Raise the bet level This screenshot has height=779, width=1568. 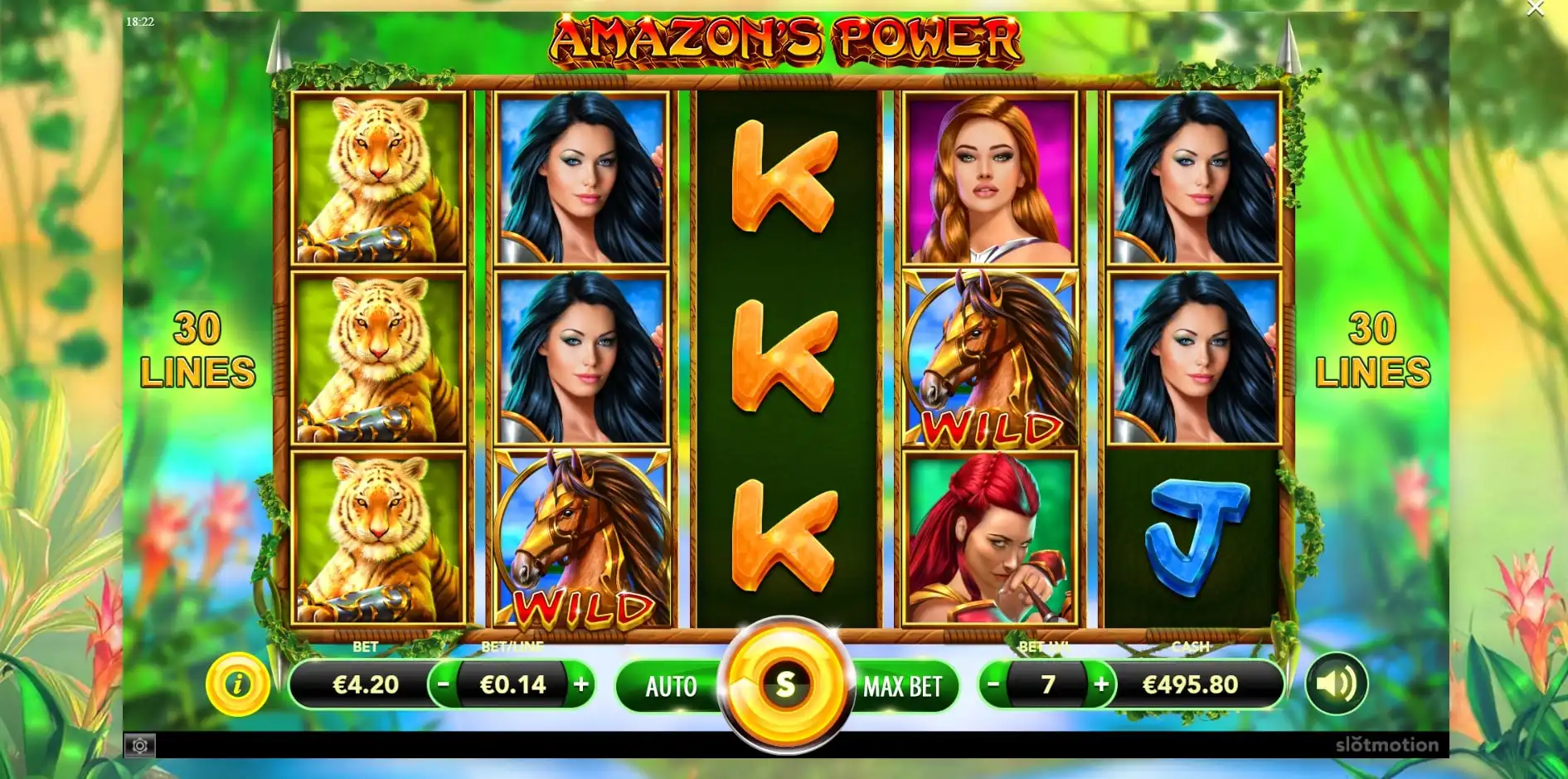[1101, 684]
